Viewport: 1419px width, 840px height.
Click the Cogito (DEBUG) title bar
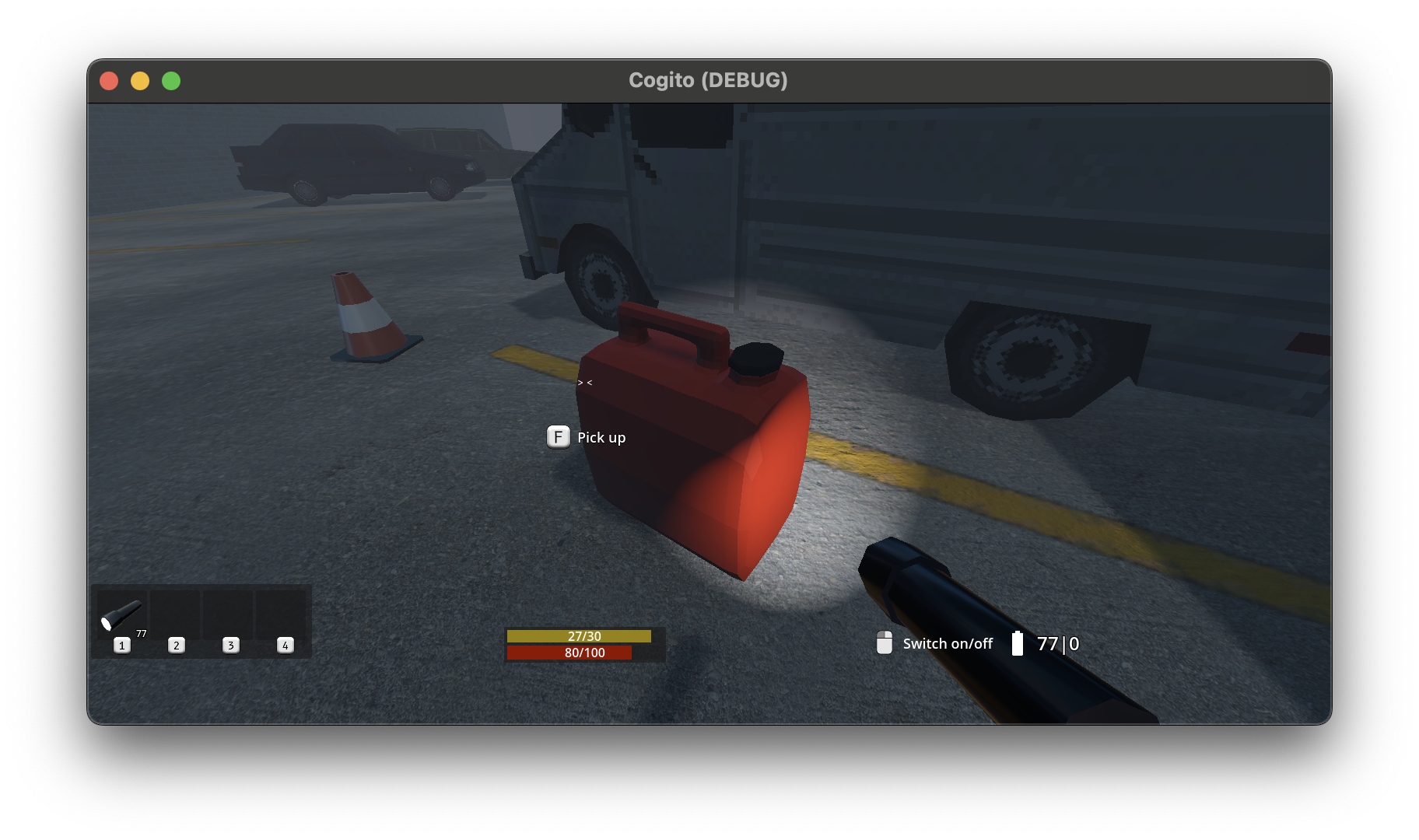click(708, 79)
